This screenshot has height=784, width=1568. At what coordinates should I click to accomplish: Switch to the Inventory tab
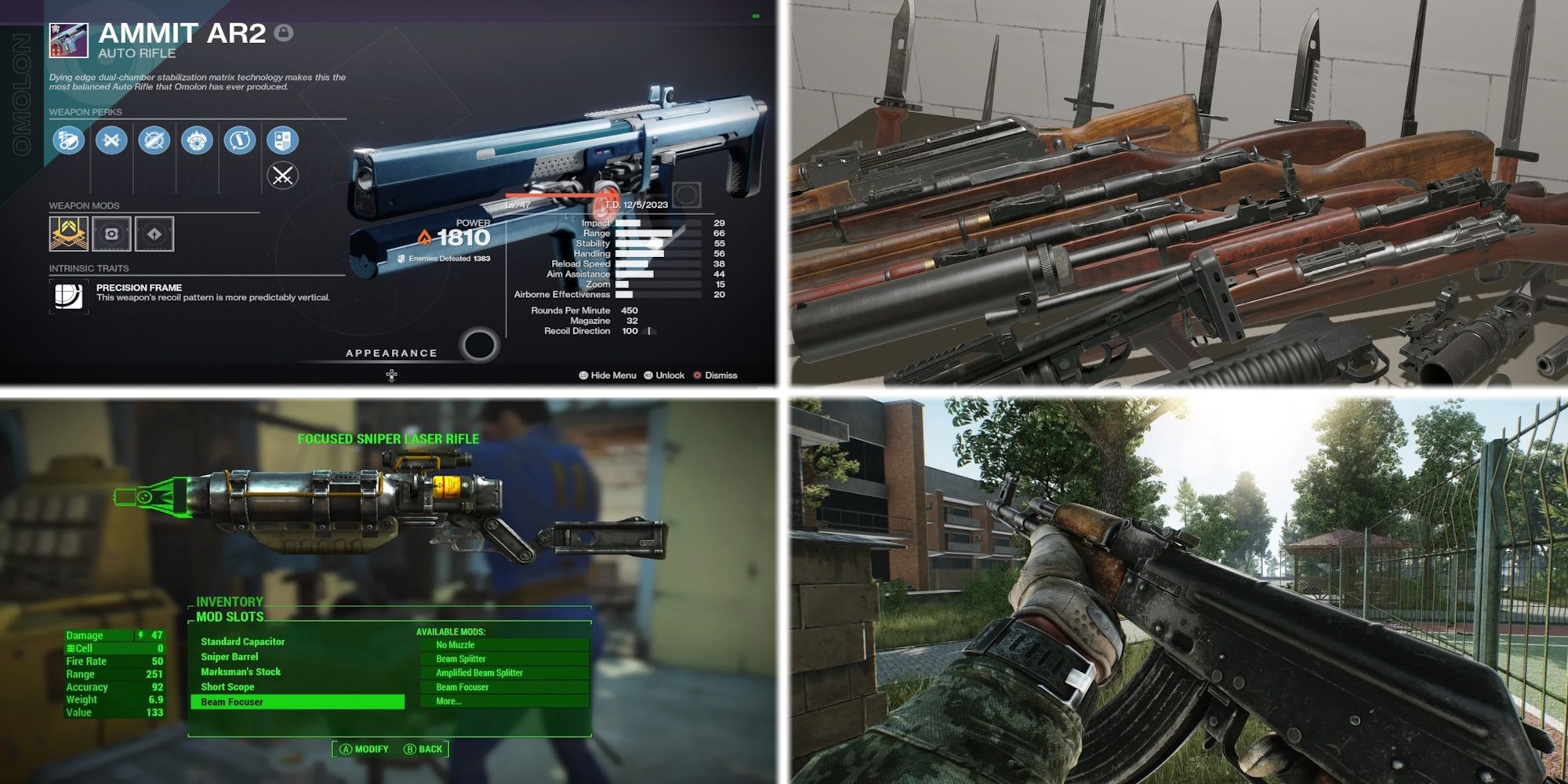[x=229, y=601]
